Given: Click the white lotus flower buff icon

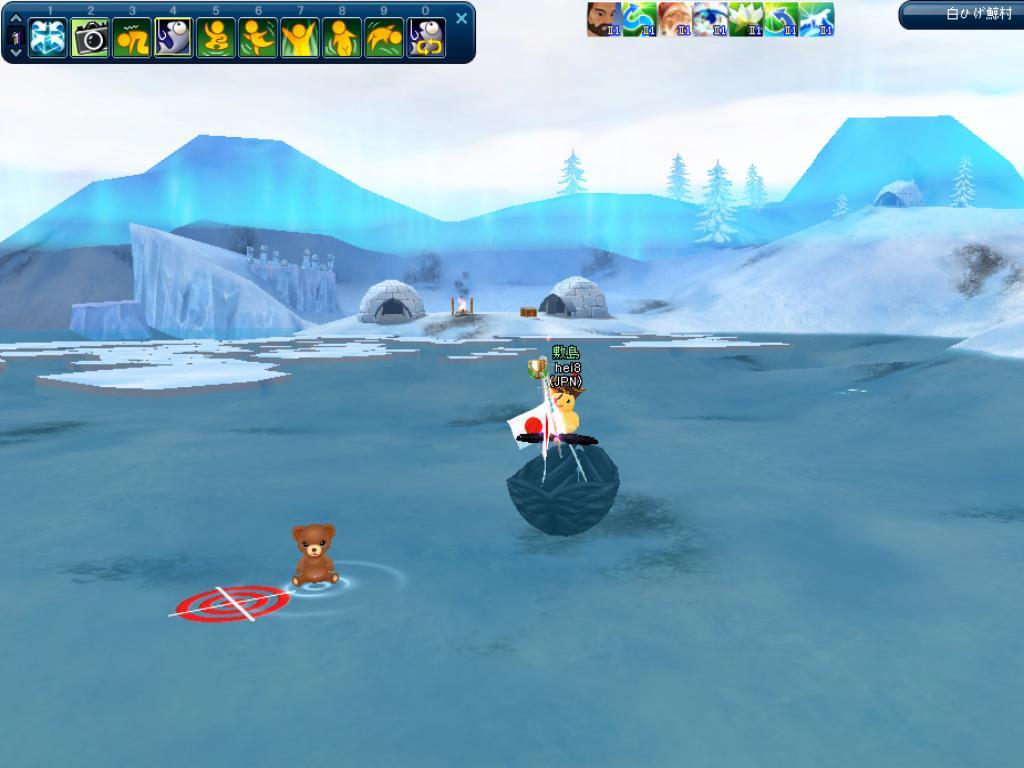Looking at the screenshot, I should pyautogui.click(x=746, y=19).
